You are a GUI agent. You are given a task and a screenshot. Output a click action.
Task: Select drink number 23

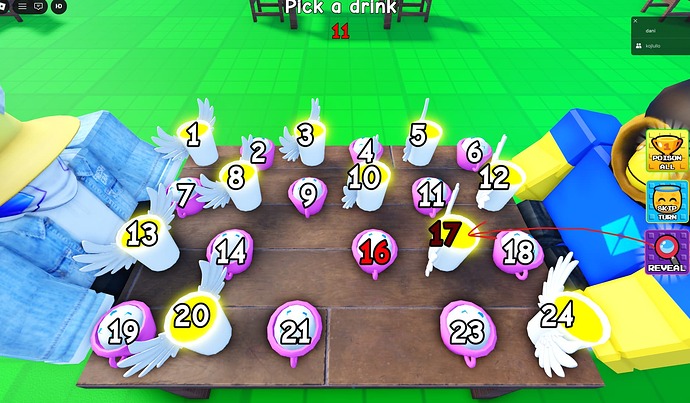(466, 330)
